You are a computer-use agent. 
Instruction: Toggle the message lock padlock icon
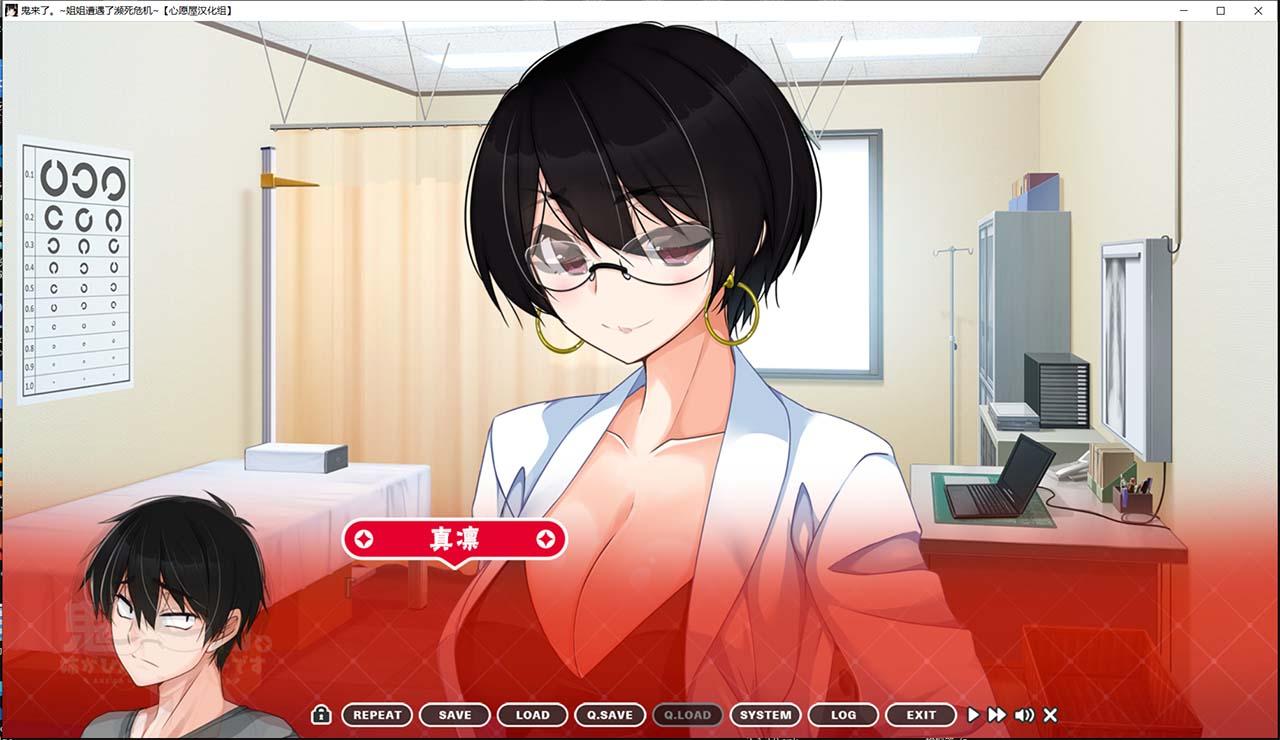(320, 715)
